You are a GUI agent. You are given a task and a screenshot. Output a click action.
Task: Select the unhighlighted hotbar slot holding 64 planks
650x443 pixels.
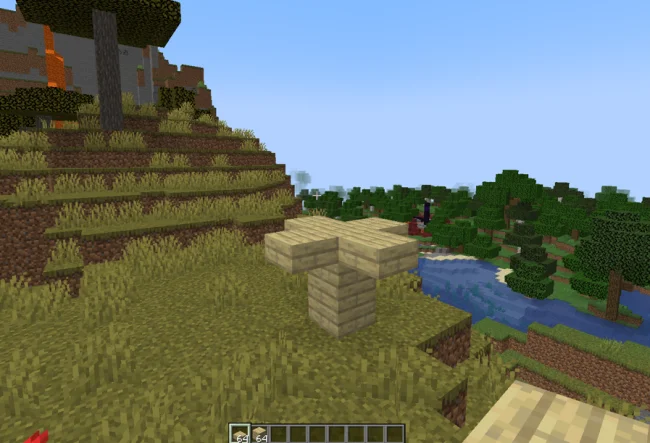258,434
